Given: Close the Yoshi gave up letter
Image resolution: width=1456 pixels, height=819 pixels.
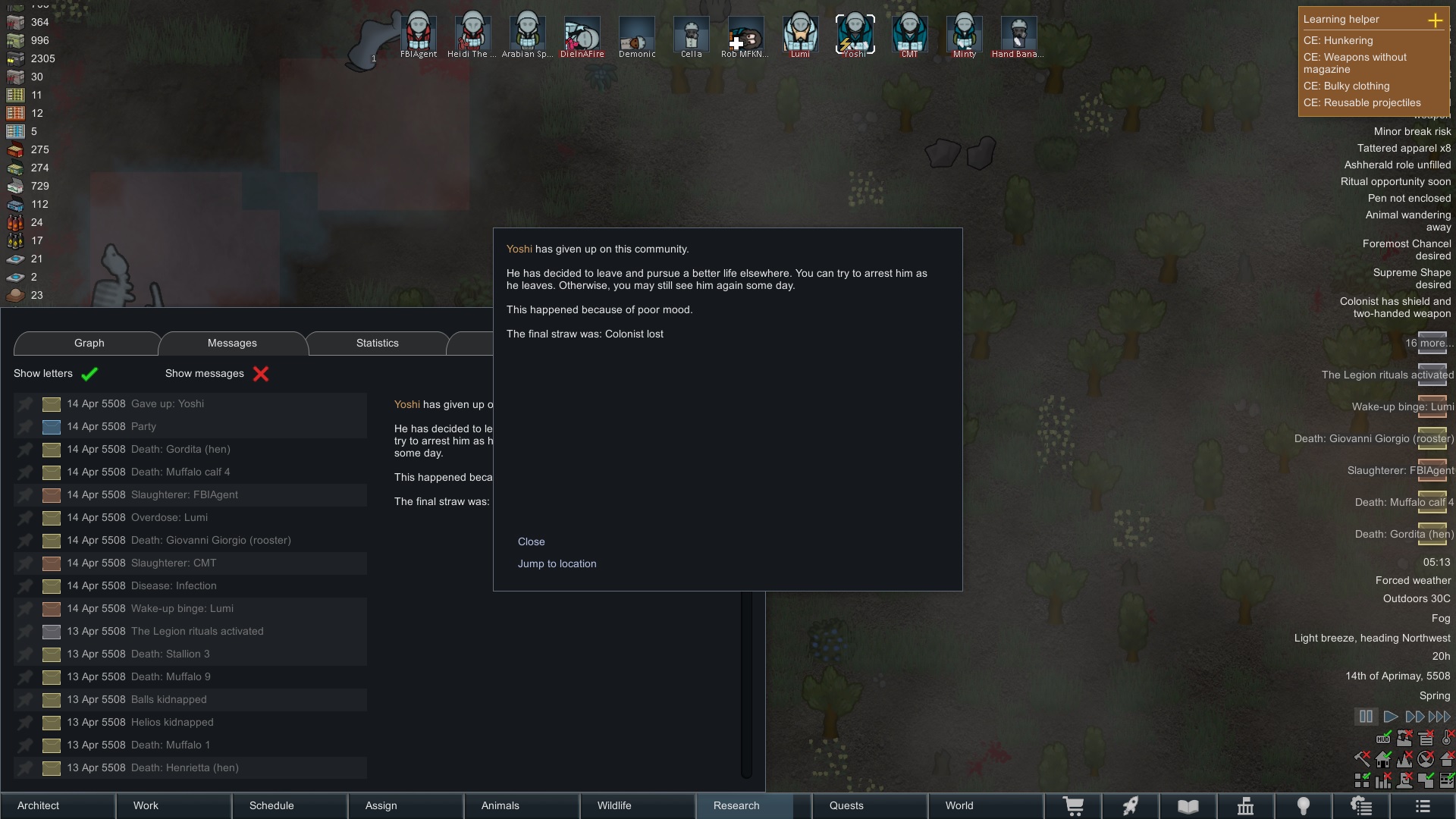Looking at the screenshot, I should click(x=531, y=541).
